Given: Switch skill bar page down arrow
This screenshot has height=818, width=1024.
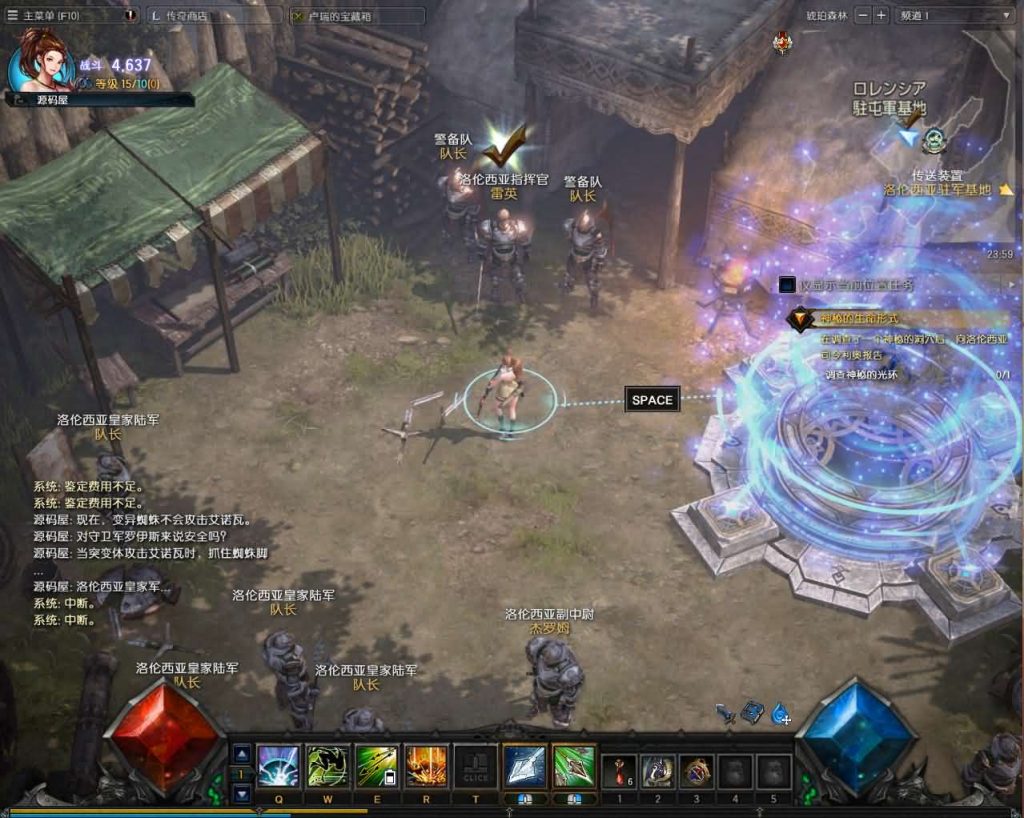Looking at the screenshot, I should click(x=242, y=793).
